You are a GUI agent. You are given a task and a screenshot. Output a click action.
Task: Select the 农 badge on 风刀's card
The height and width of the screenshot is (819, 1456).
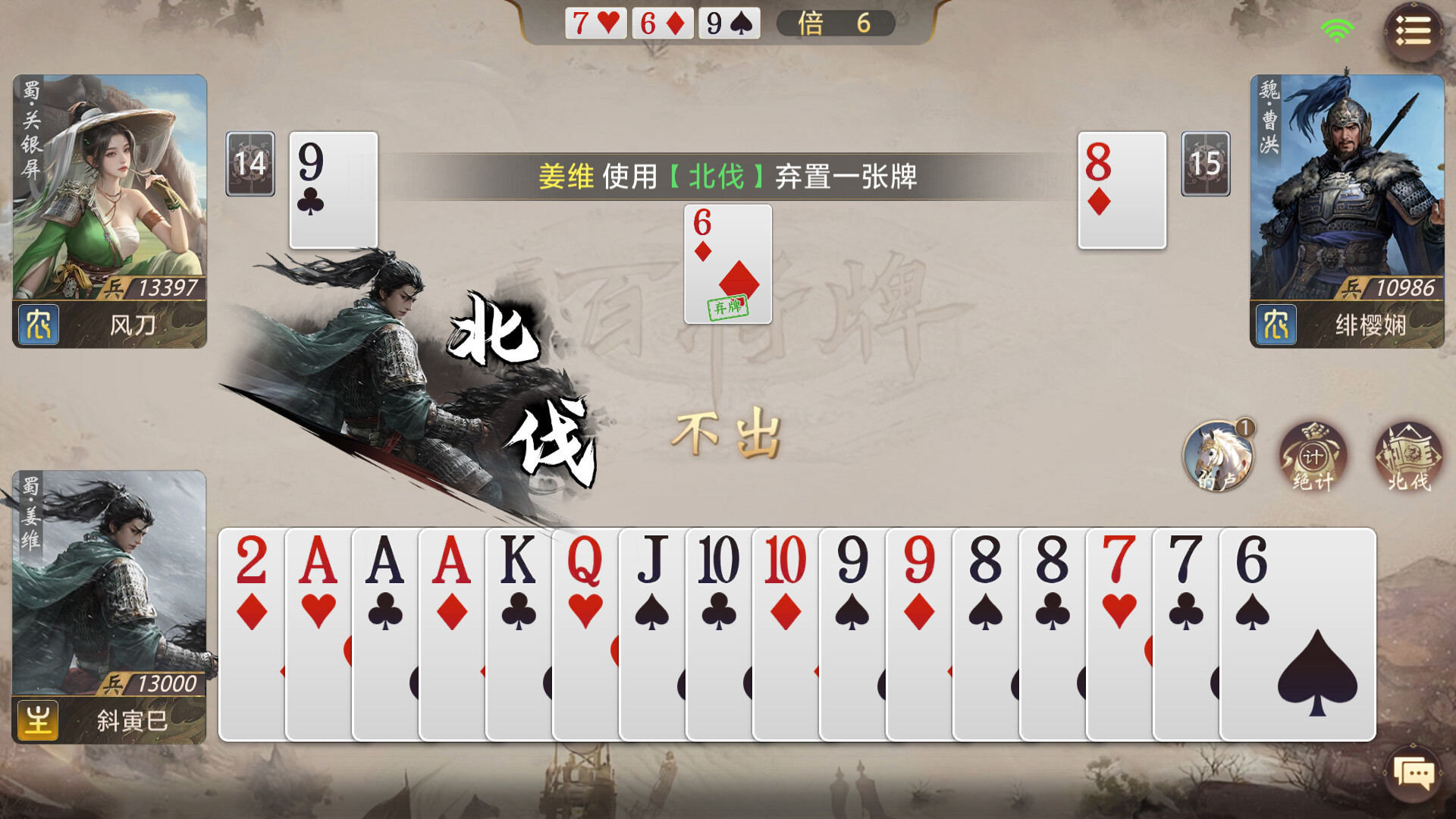point(38,326)
